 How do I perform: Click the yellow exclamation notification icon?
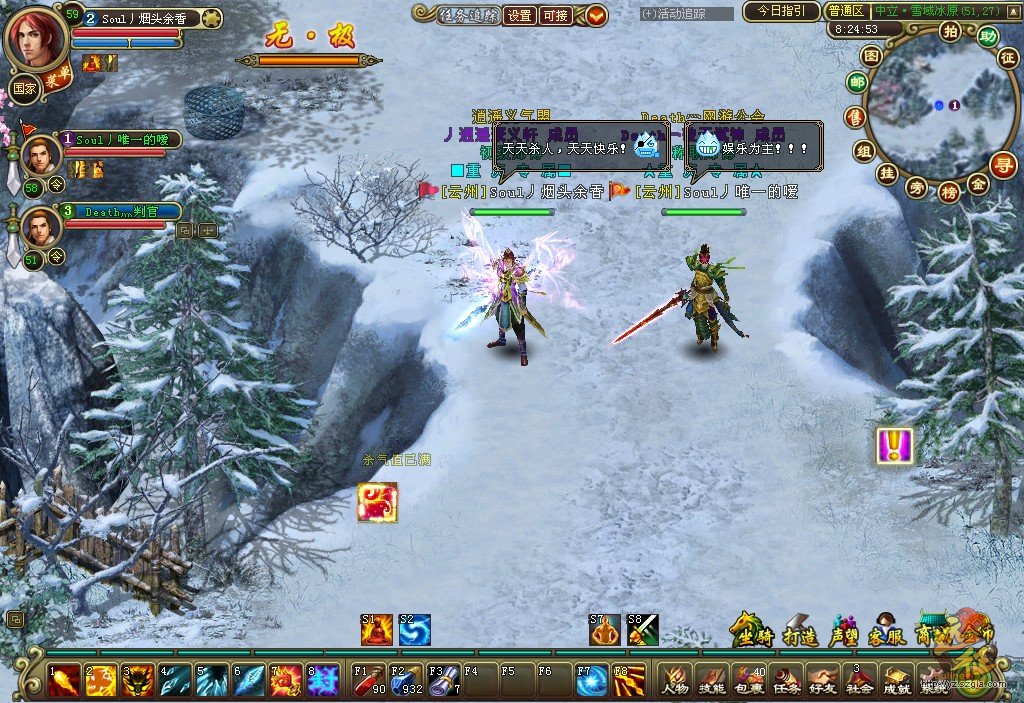coord(894,446)
